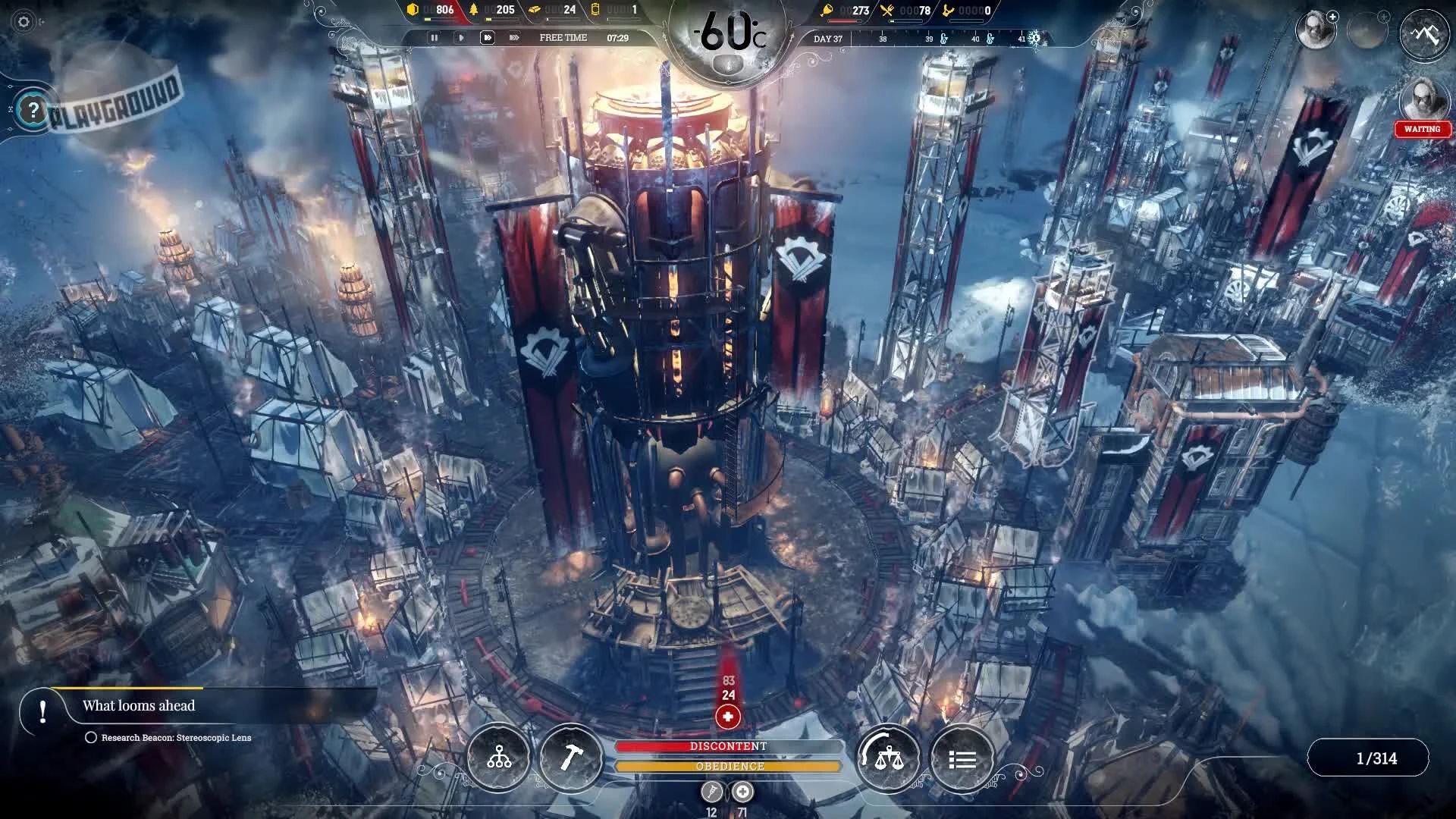Open the help question mark icon
This screenshot has height=819, width=1456.
pos(30,108)
